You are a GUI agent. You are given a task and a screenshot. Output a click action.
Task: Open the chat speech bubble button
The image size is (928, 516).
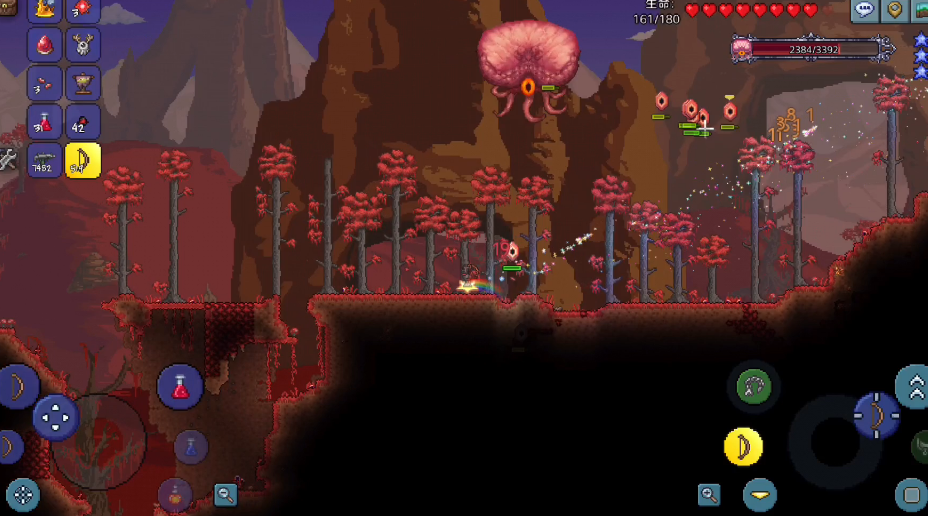click(x=865, y=10)
